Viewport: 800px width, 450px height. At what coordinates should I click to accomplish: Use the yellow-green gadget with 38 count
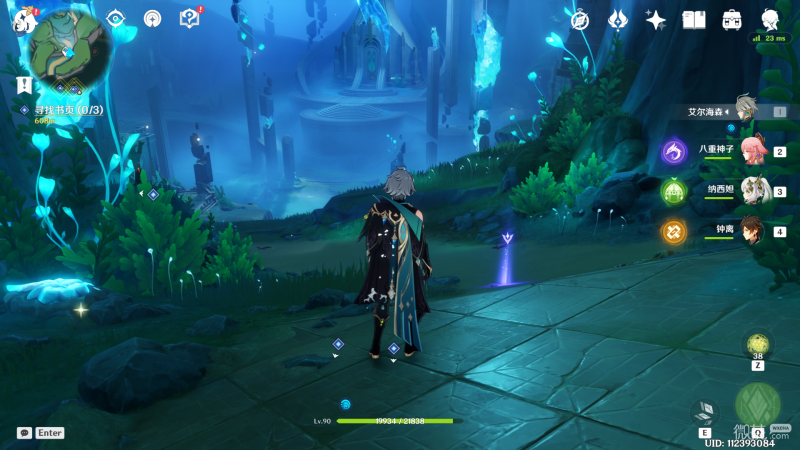[758, 346]
